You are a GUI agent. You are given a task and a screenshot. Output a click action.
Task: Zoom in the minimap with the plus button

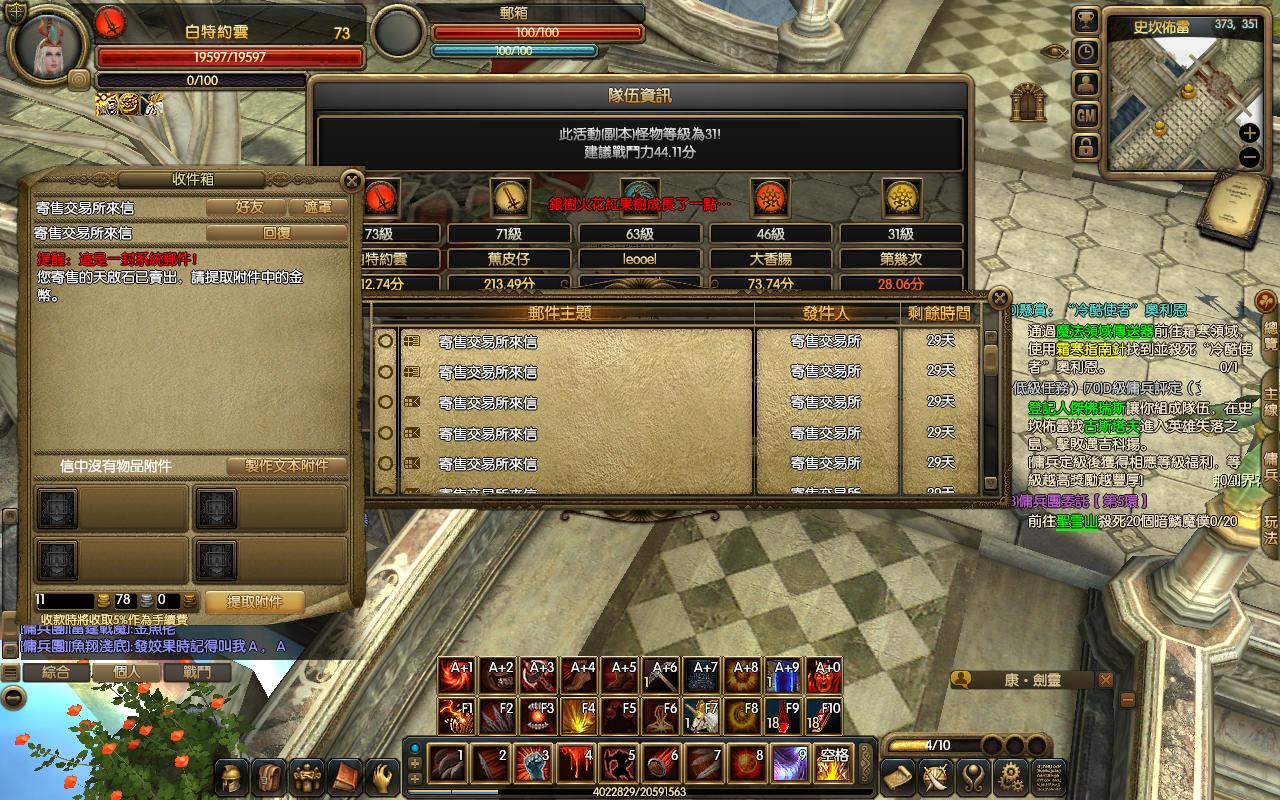(1249, 133)
